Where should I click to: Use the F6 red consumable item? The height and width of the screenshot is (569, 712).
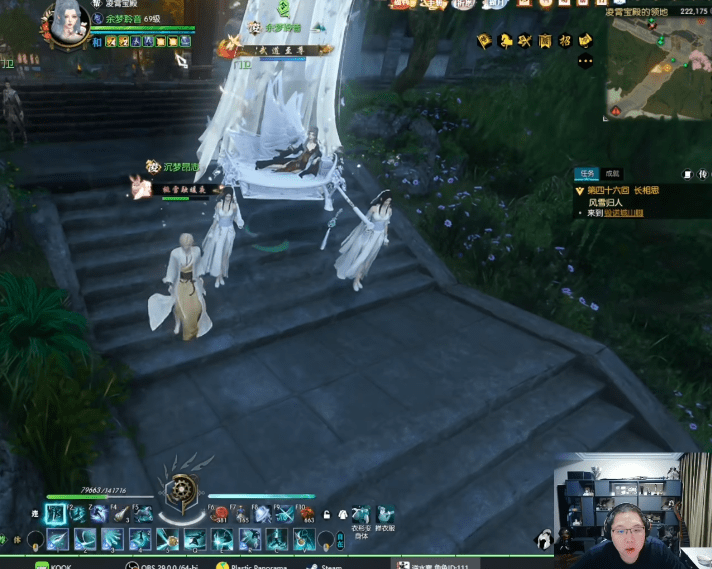pos(221,514)
